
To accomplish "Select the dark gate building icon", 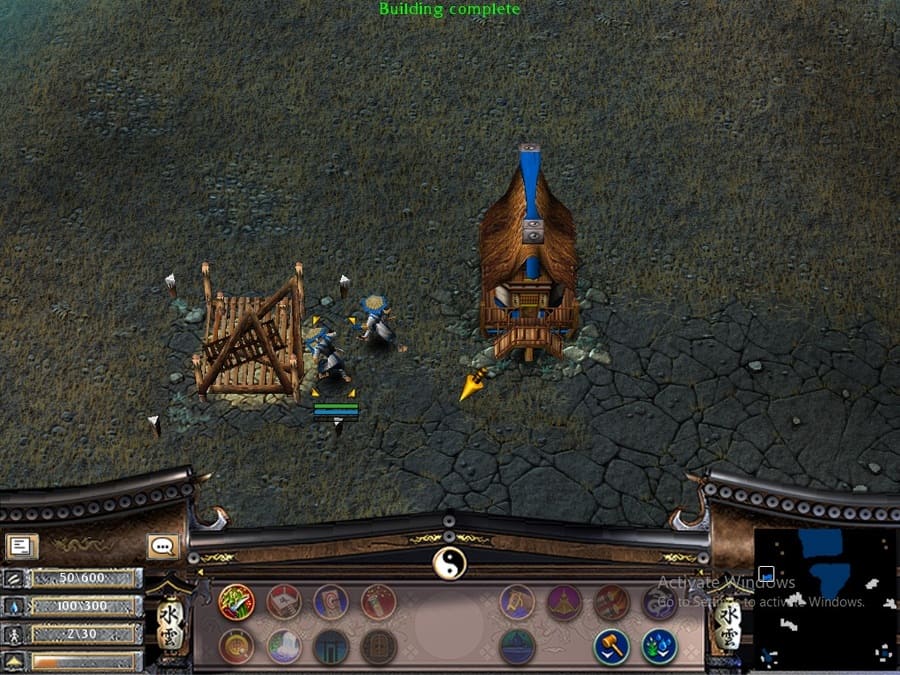I will click(x=331, y=646).
